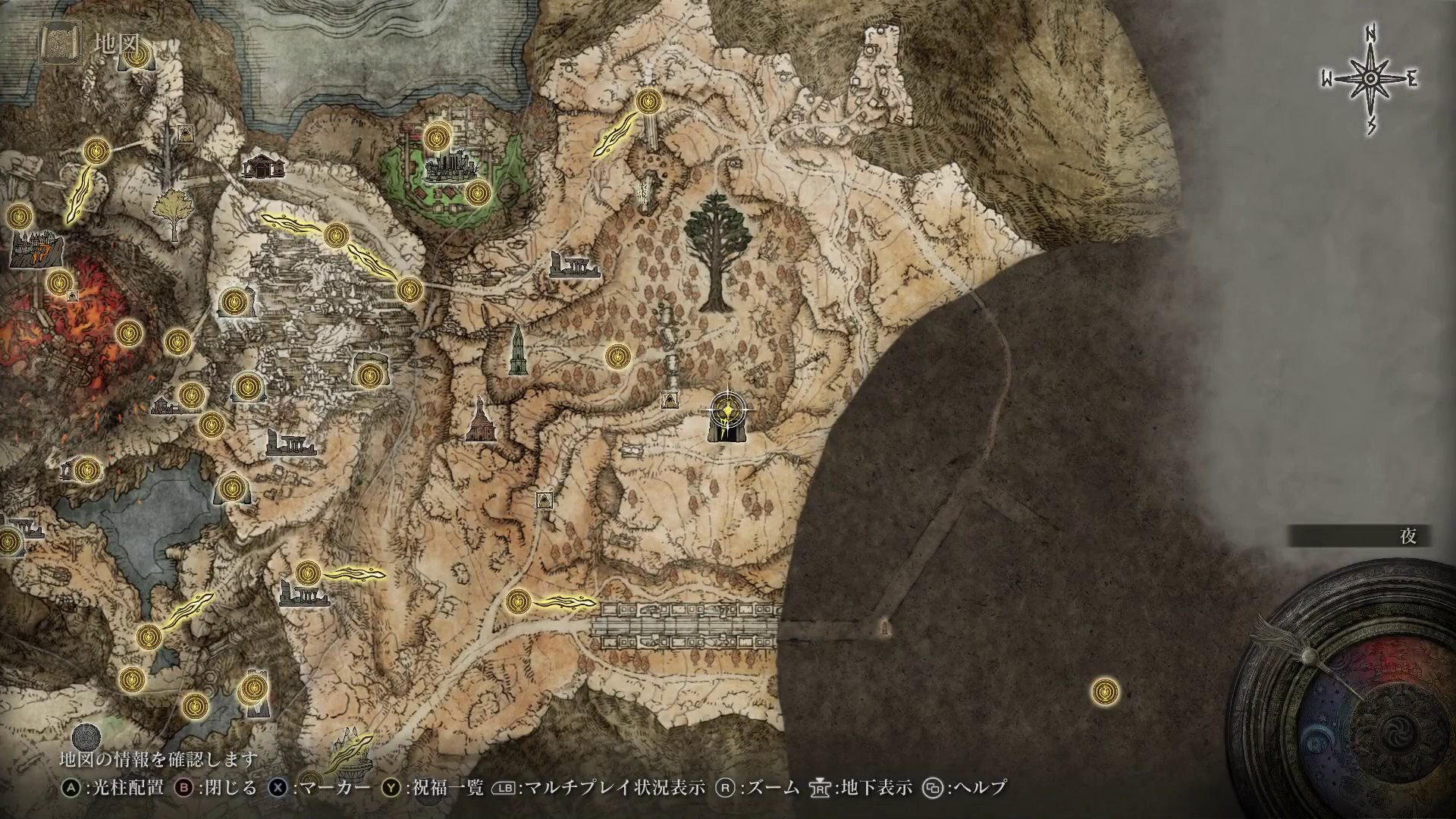Choose the upper grace inside the green town

point(436,137)
